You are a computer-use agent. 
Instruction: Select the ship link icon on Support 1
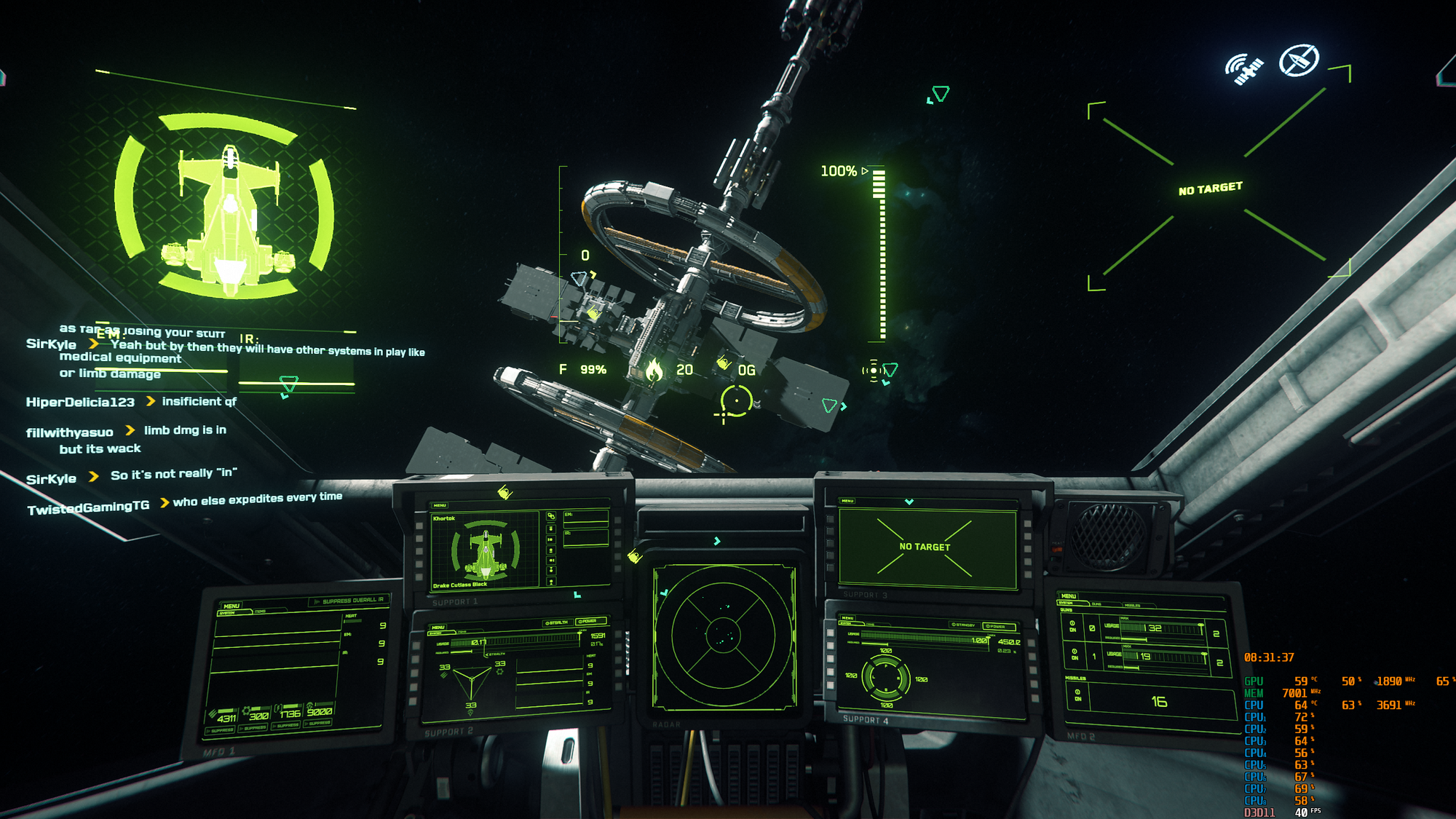click(551, 516)
